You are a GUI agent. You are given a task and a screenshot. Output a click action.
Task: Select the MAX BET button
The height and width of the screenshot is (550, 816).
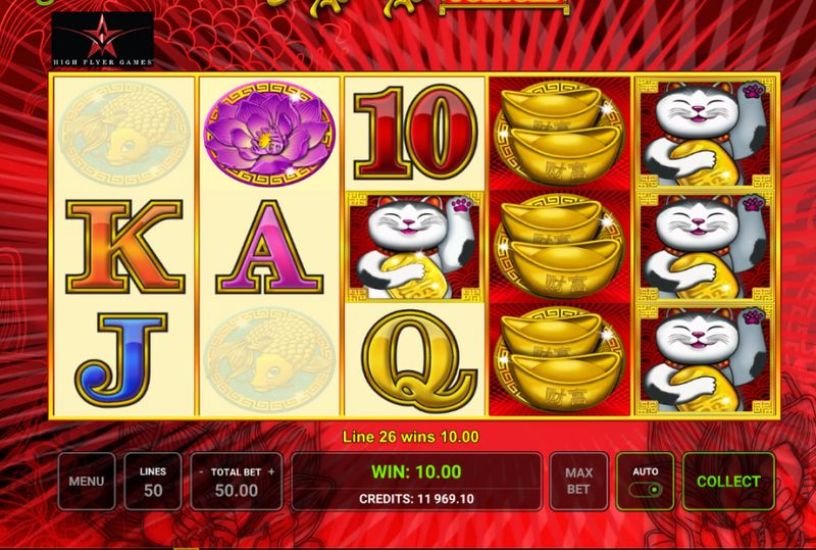click(578, 481)
